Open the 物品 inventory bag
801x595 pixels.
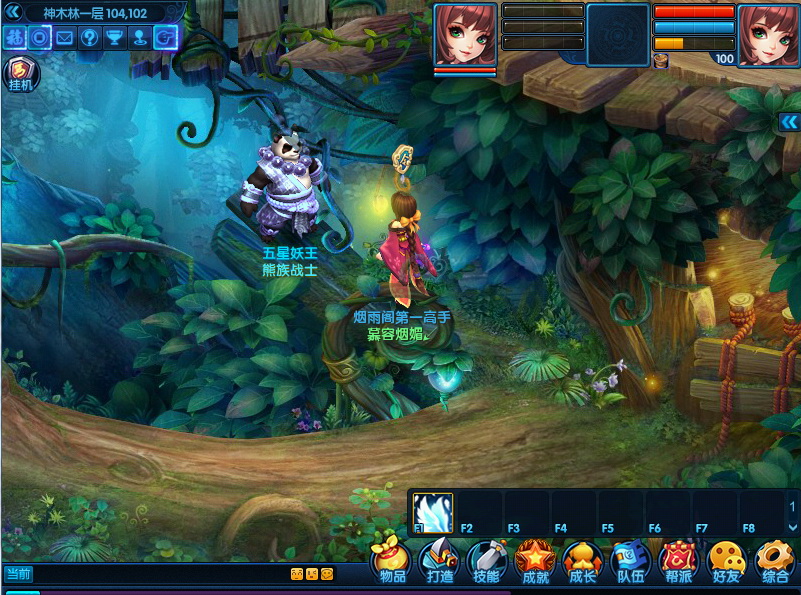coord(392,561)
